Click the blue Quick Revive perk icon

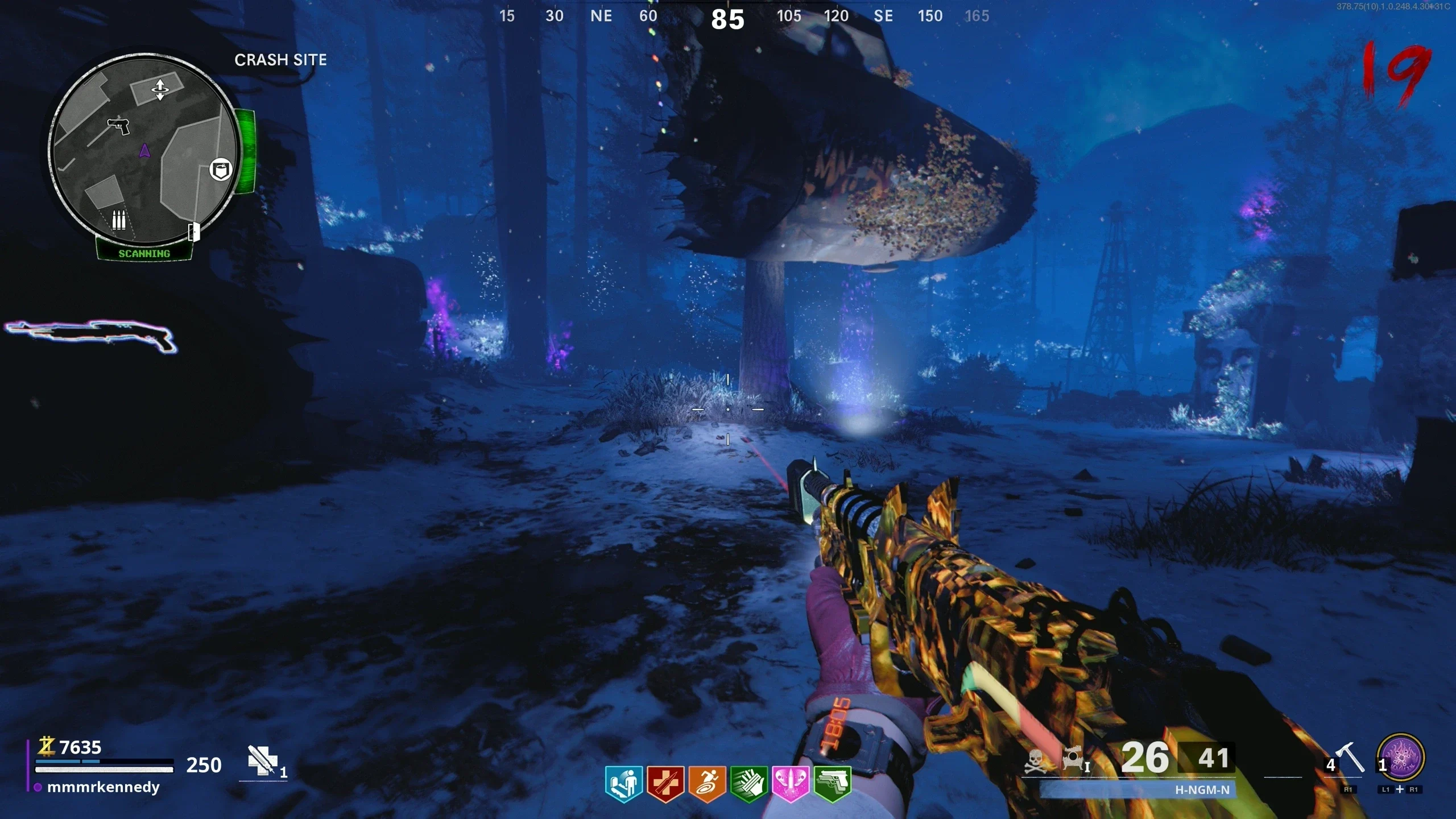click(x=623, y=784)
